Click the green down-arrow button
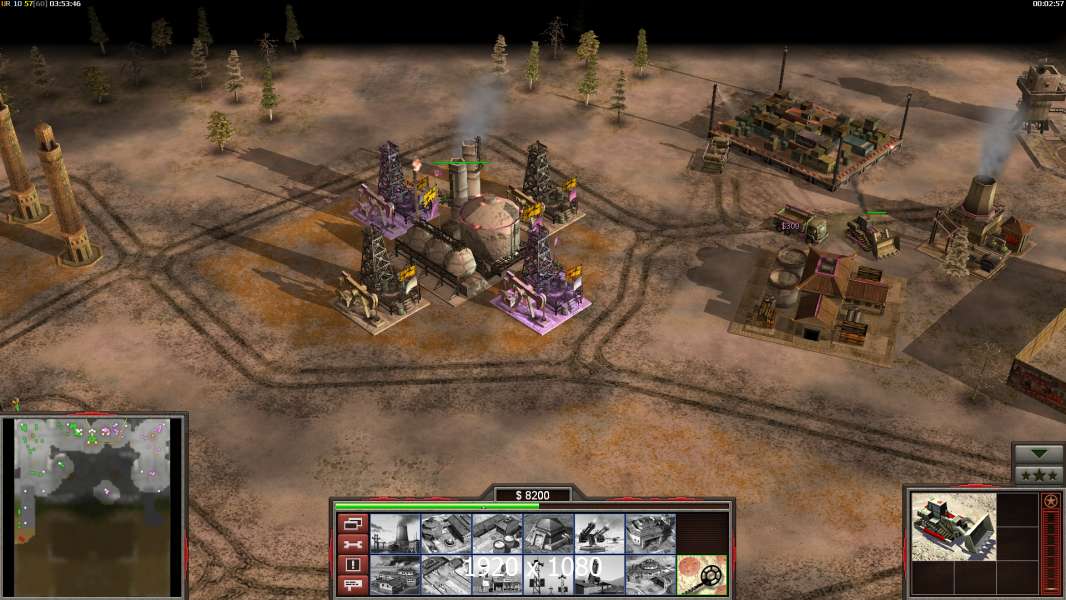 click(x=1039, y=454)
